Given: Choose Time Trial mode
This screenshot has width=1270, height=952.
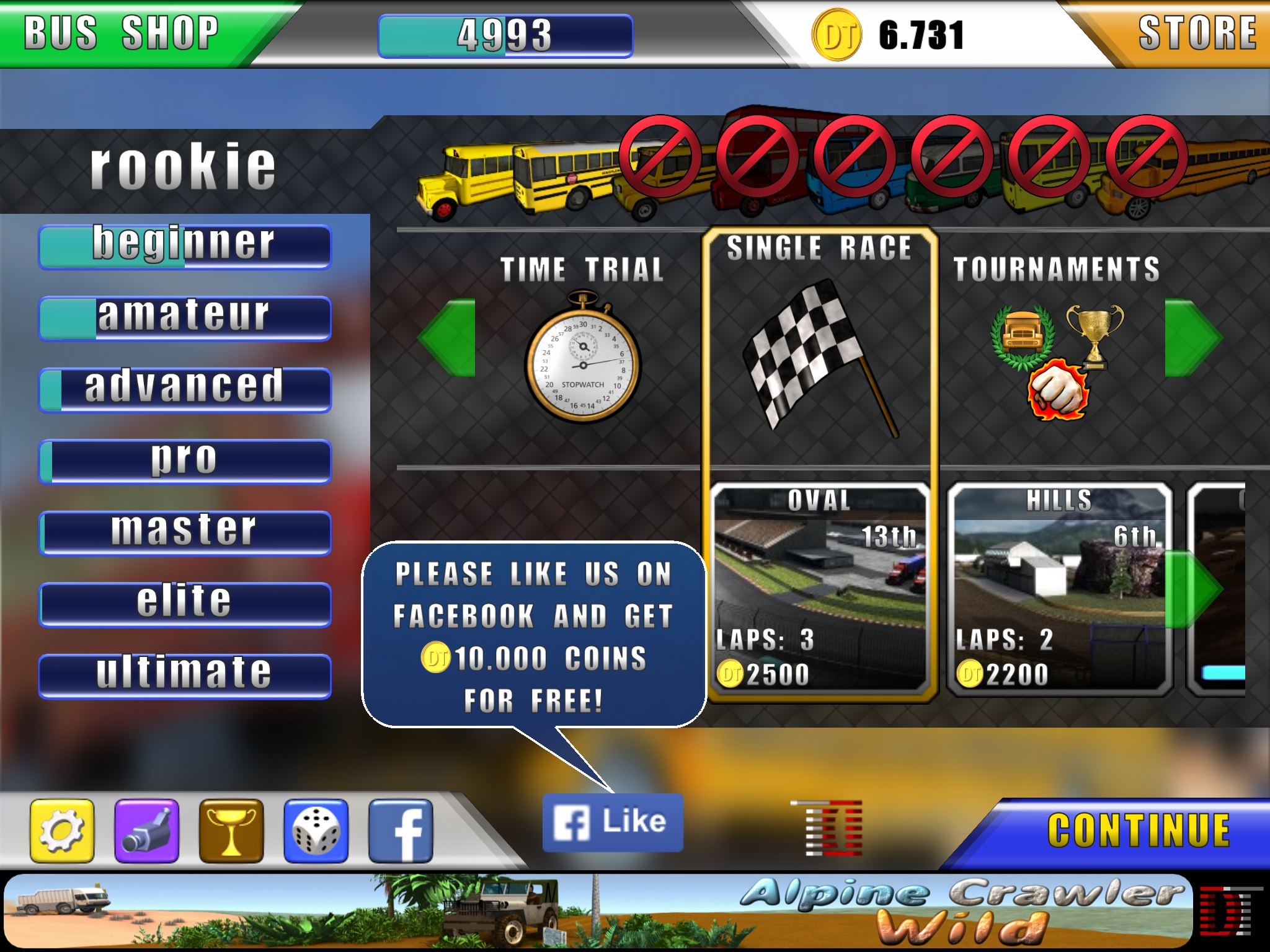Looking at the screenshot, I should point(582,347).
